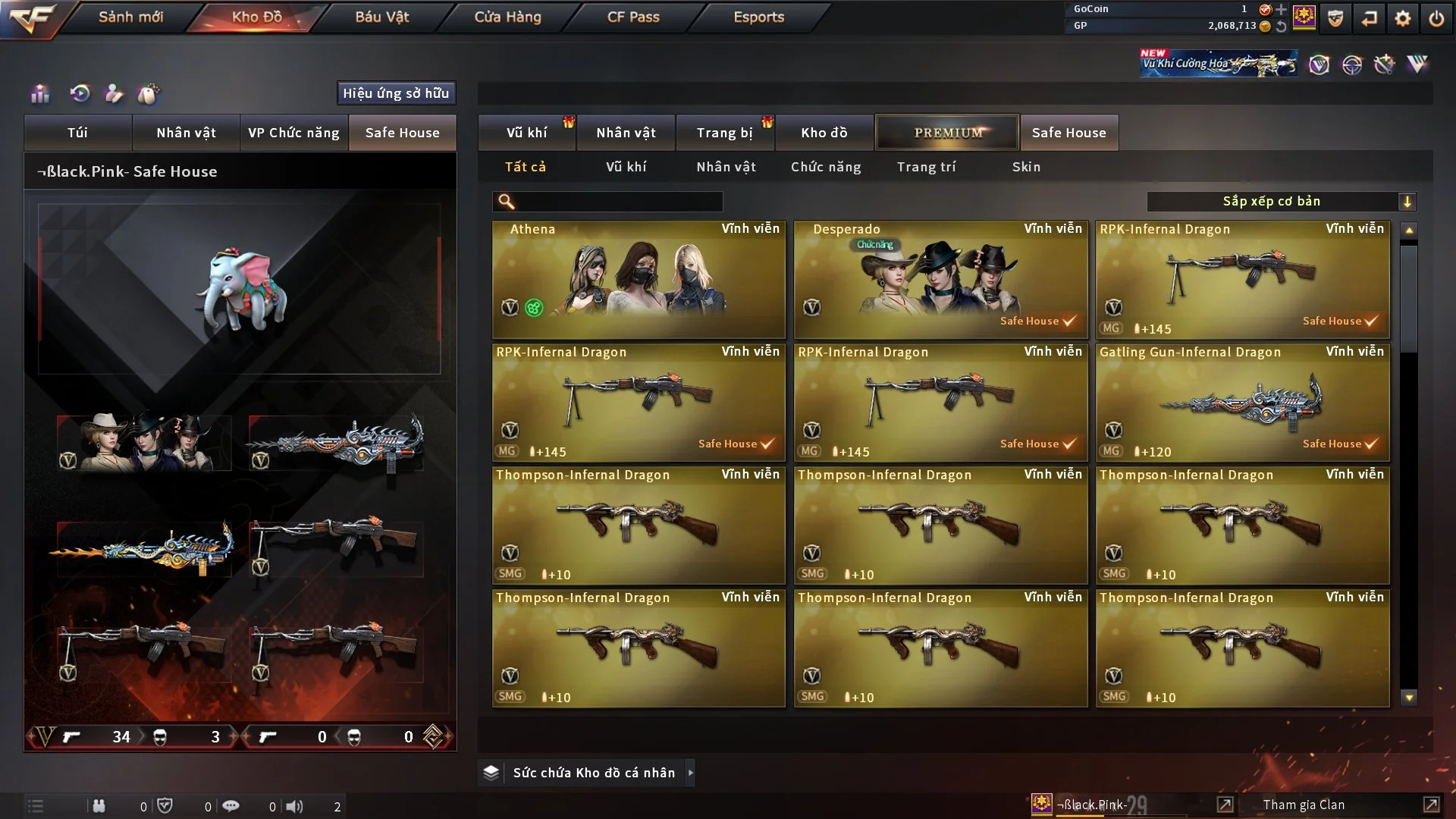Filter items by Skin category

pos(1026,167)
